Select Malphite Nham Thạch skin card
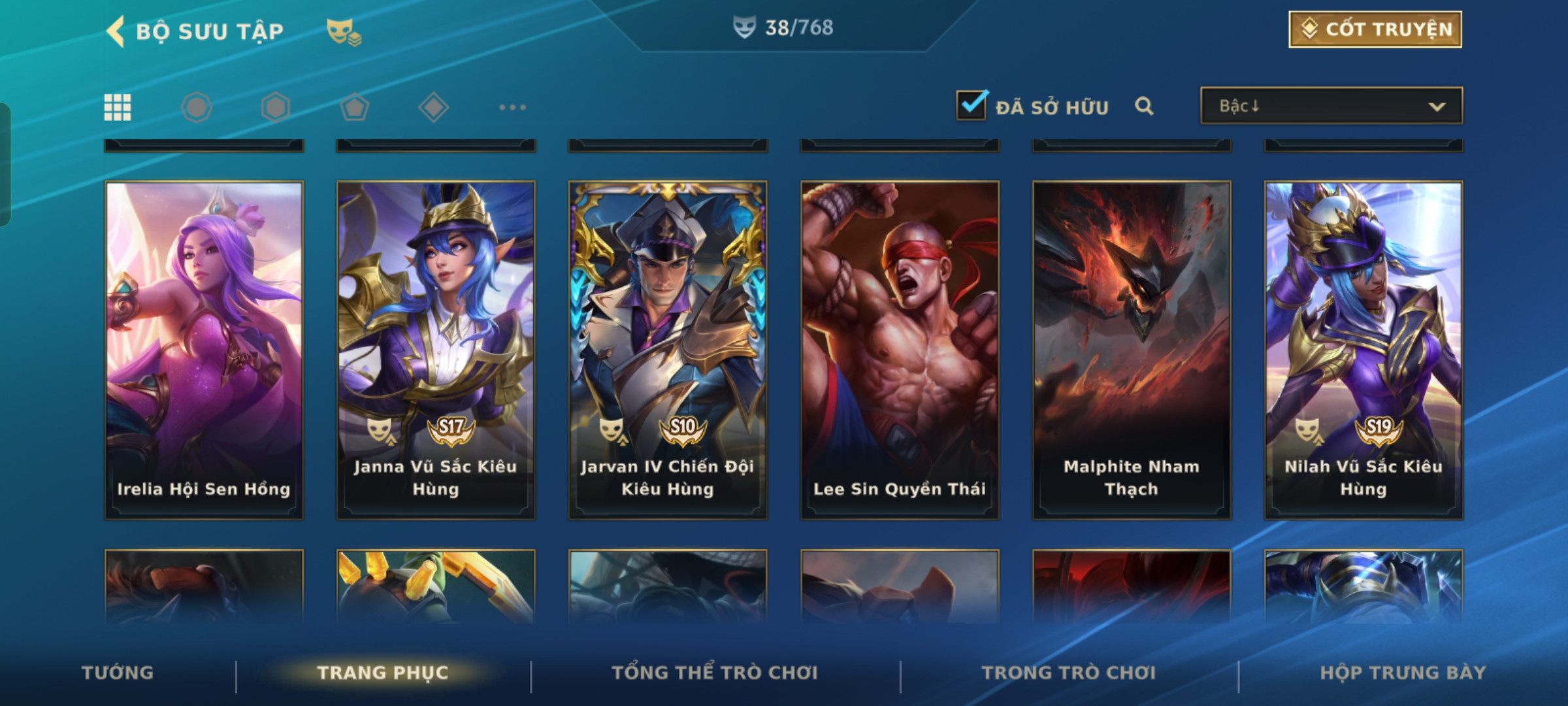Image resolution: width=1568 pixels, height=706 pixels. point(1132,350)
